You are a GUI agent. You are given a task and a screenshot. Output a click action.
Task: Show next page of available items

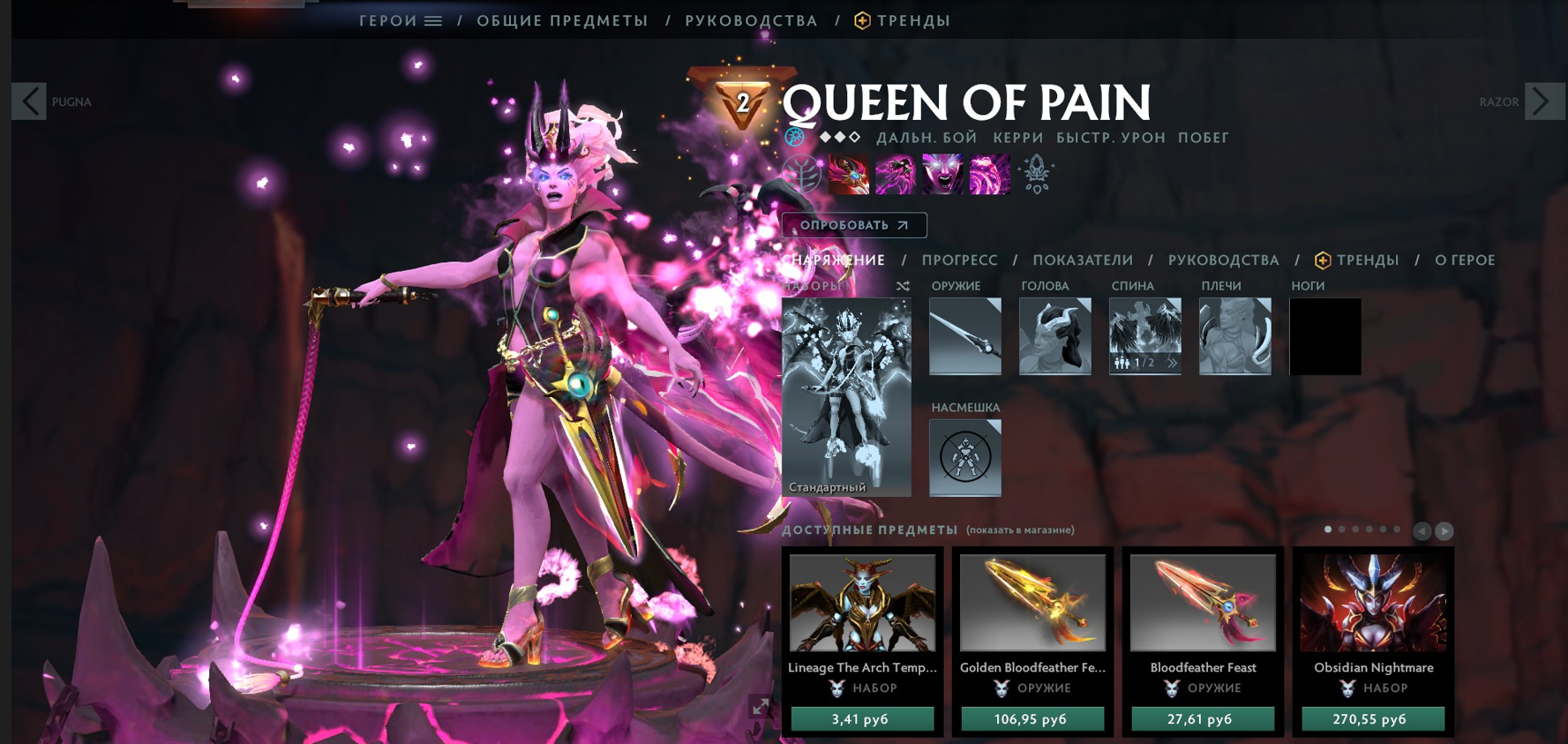point(1444,531)
